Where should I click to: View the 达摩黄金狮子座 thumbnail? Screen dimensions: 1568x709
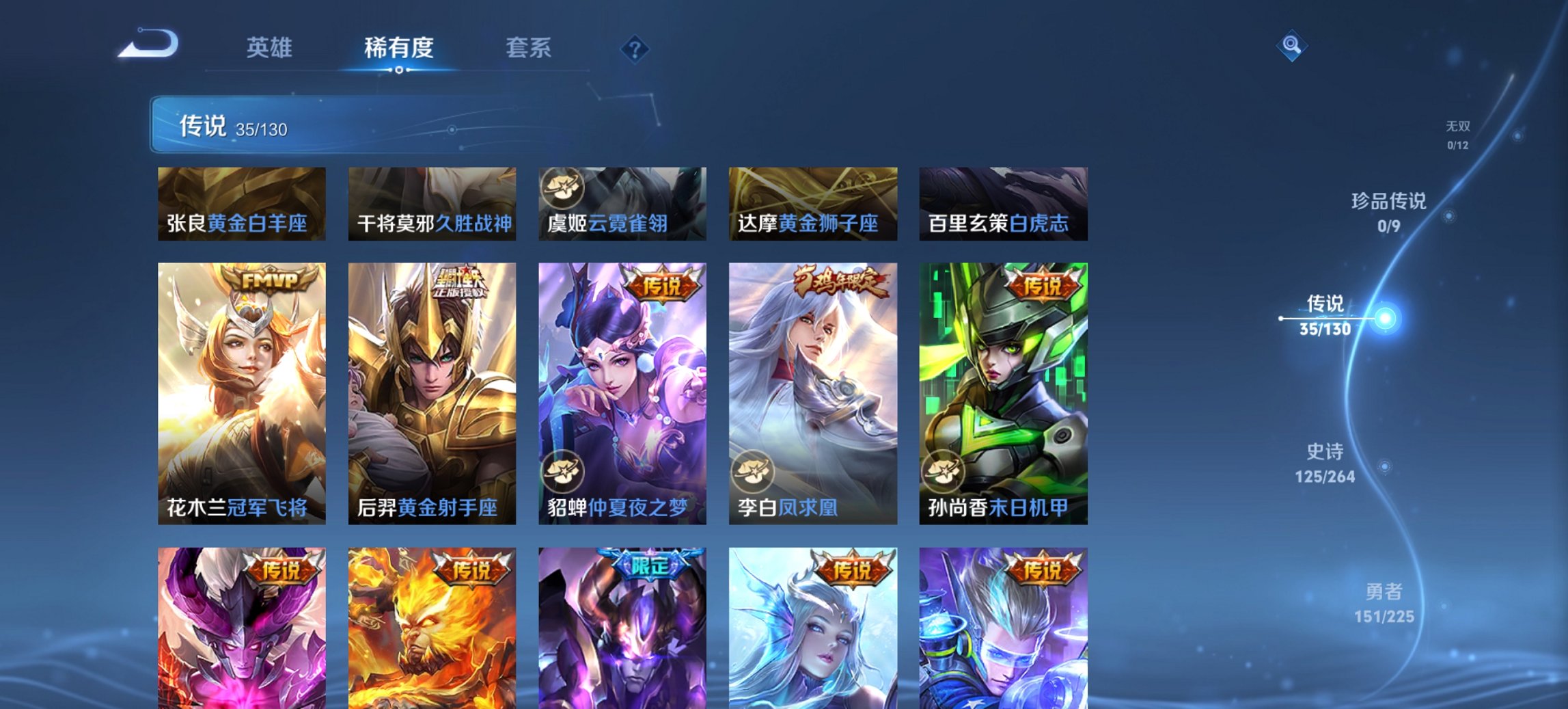click(813, 203)
